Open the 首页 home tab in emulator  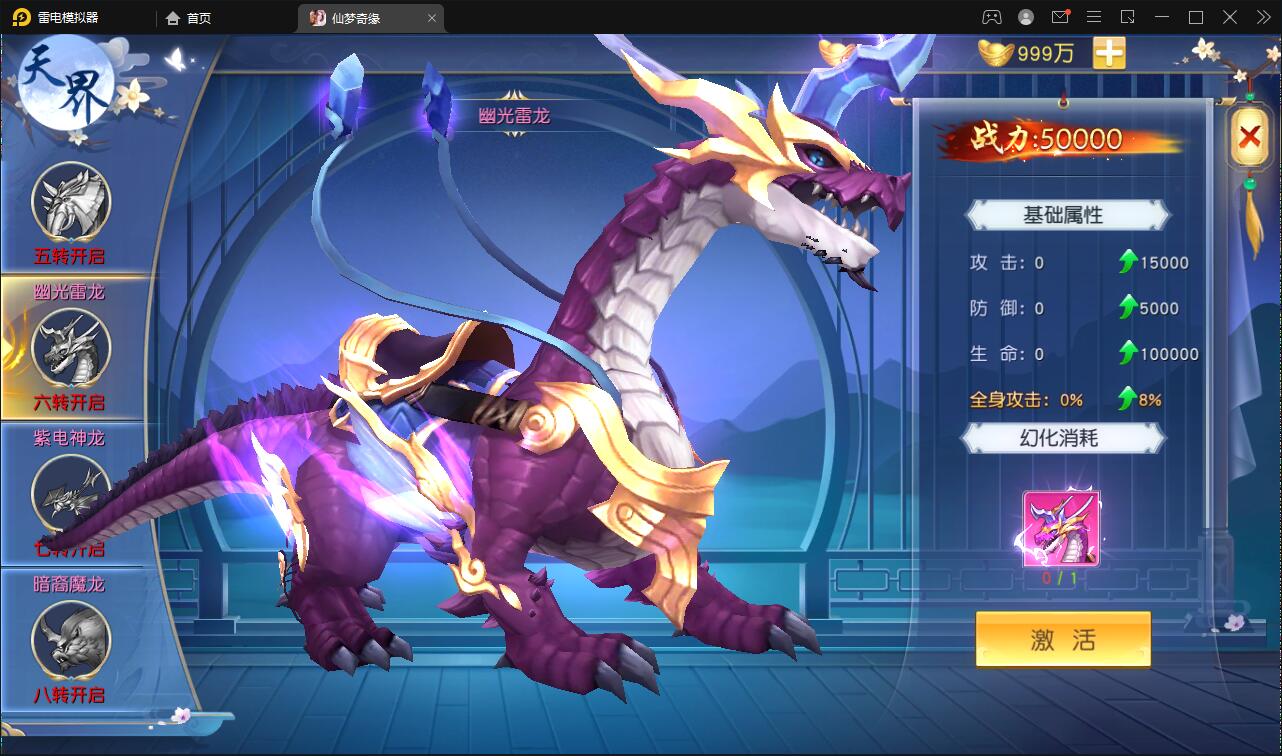(189, 18)
